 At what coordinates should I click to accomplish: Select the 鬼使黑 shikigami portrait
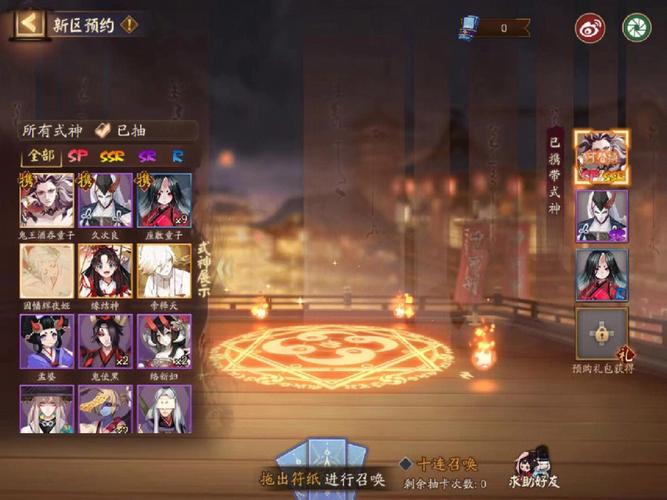[x=105, y=341]
